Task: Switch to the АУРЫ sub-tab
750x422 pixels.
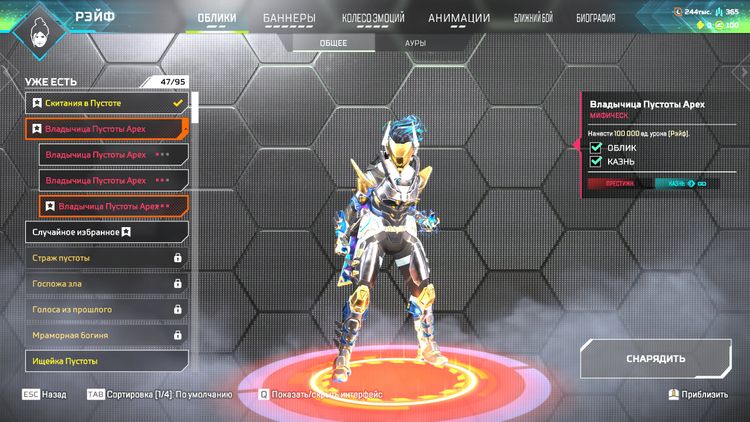Action: point(416,44)
